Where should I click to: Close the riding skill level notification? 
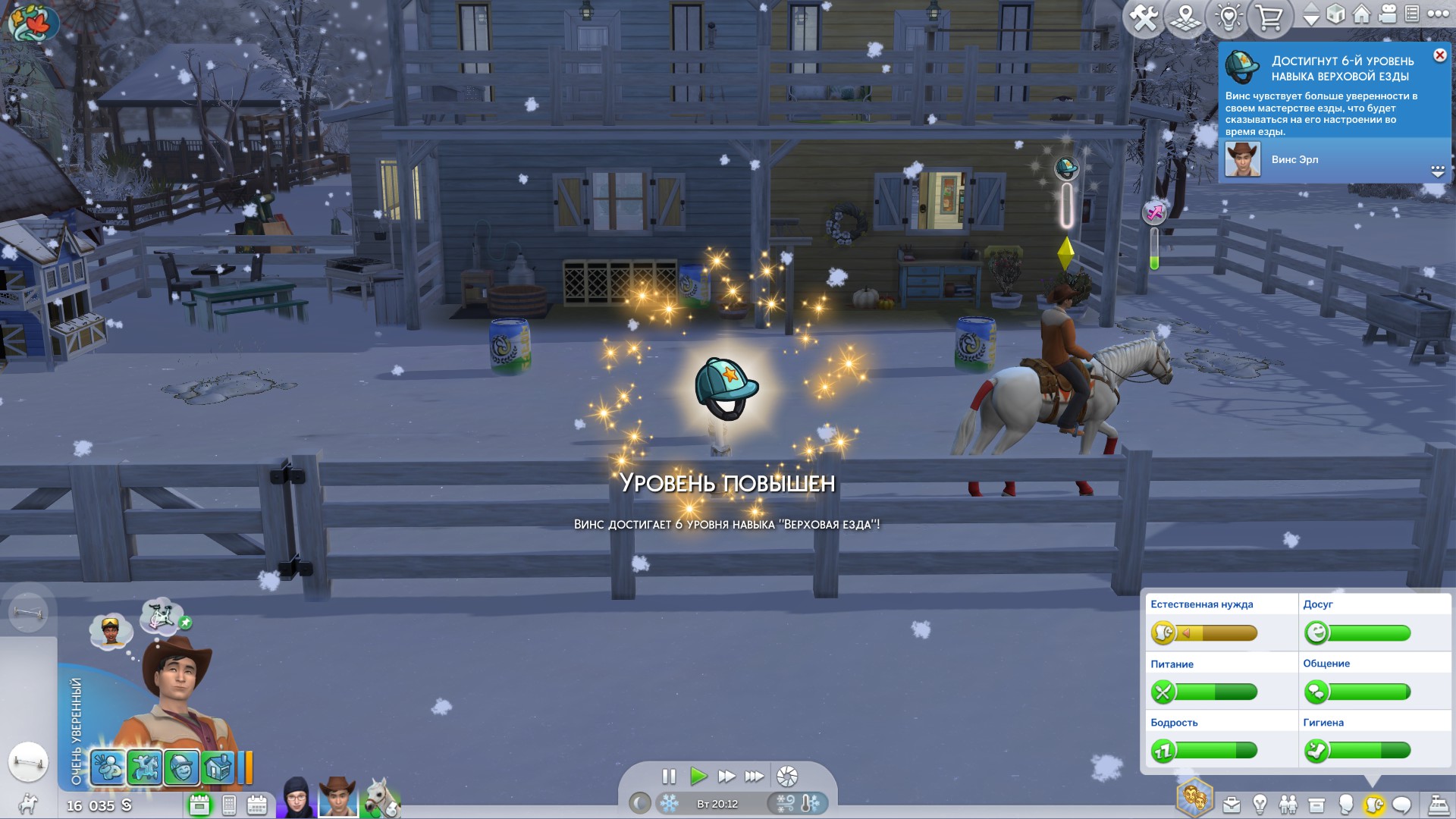pyautogui.click(x=1439, y=55)
